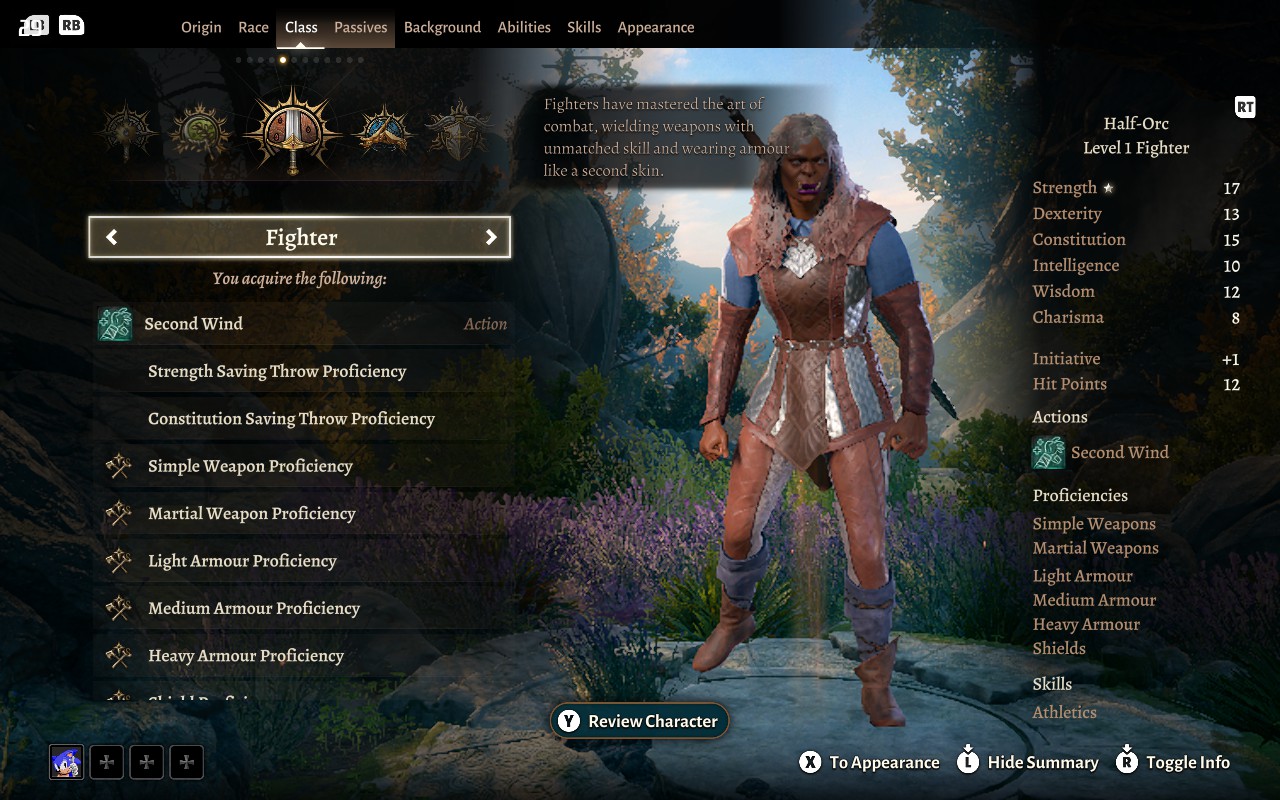Click the Second Wind icon in acquired list
The width and height of the screenshot is (1280, 800).
(x=113, y=323)
